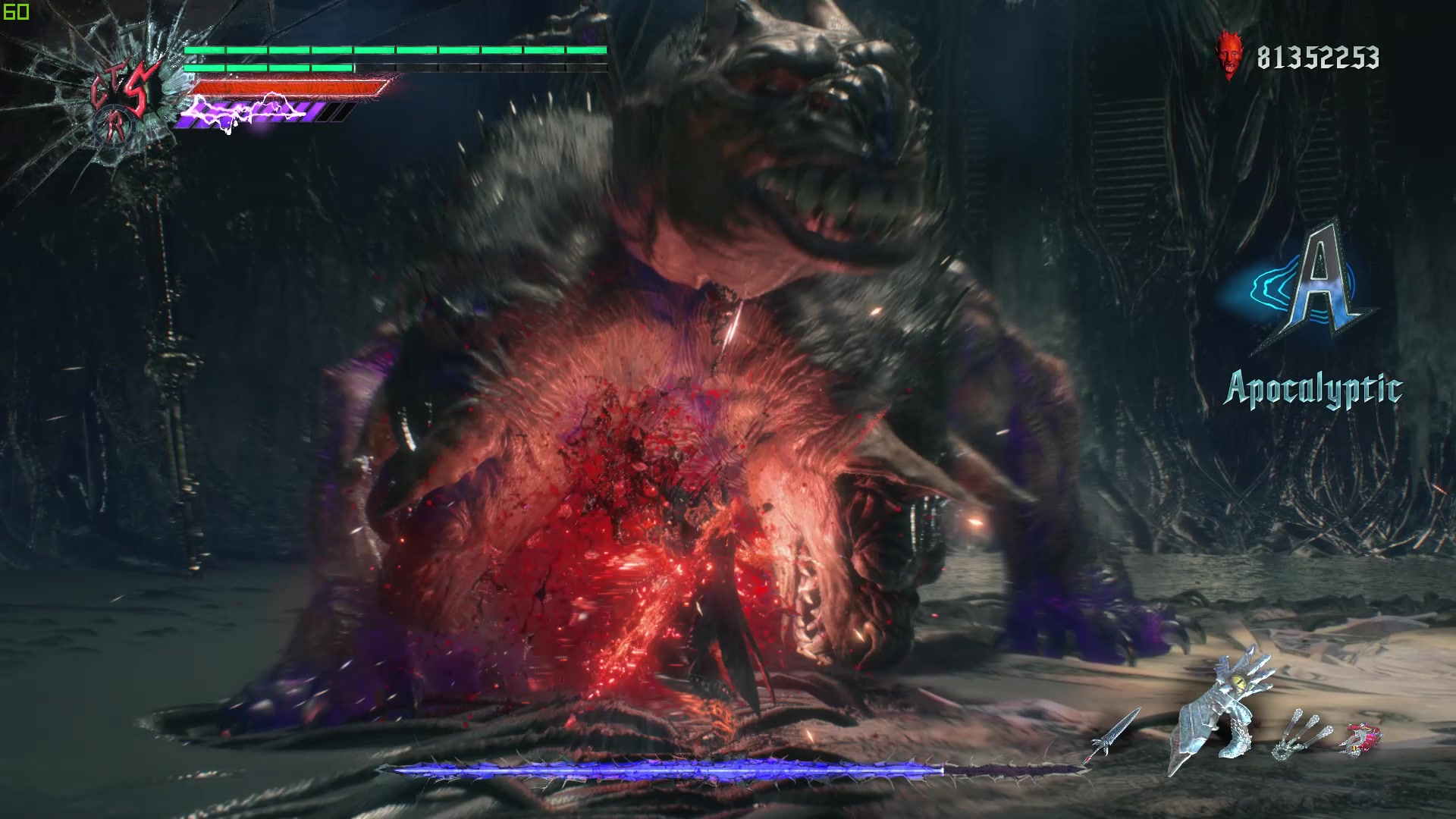Switch to the Gunslinger G style letter

coord(100,93)
